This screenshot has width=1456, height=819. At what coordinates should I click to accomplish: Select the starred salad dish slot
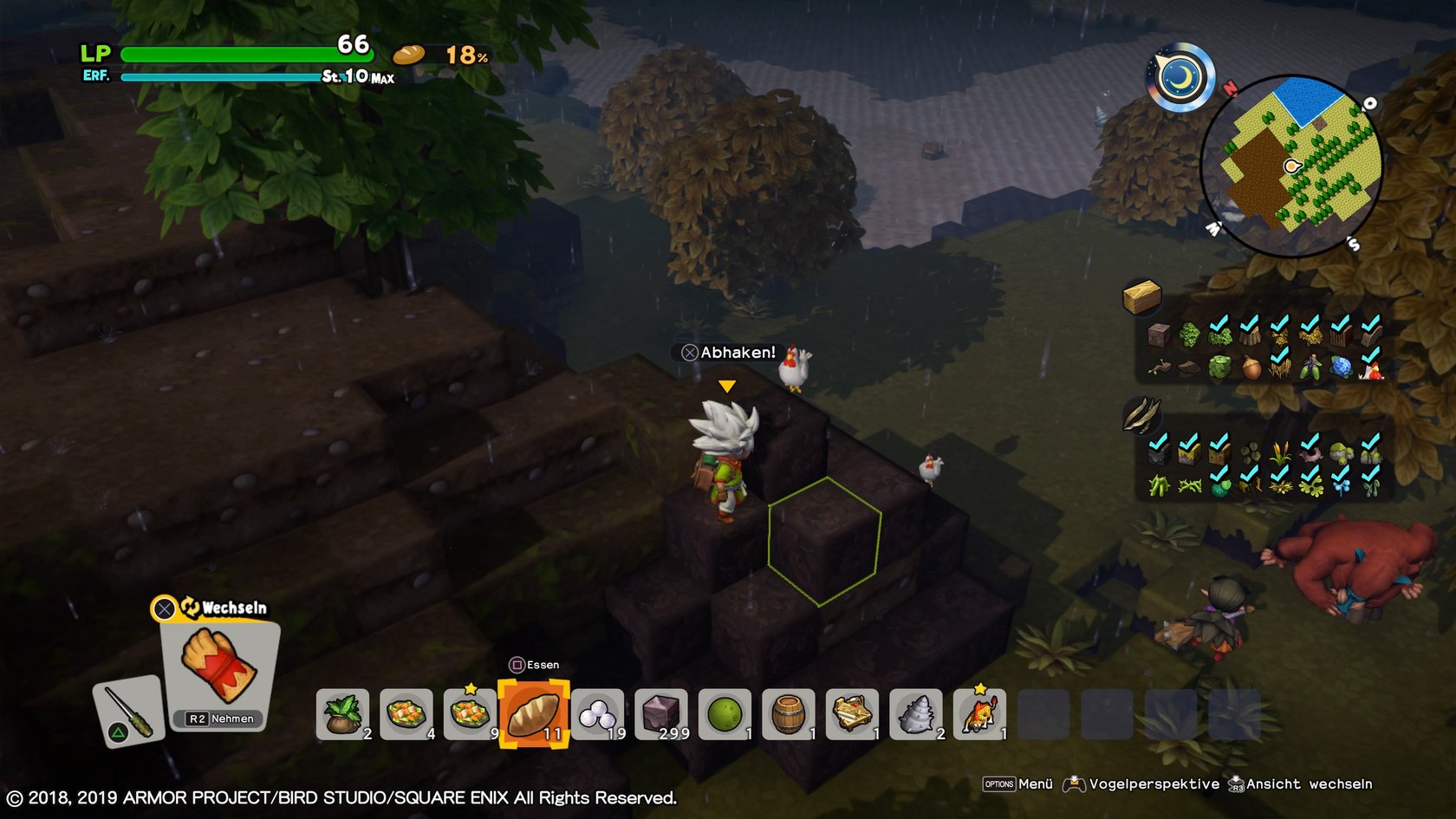click(x=470, y=714)
